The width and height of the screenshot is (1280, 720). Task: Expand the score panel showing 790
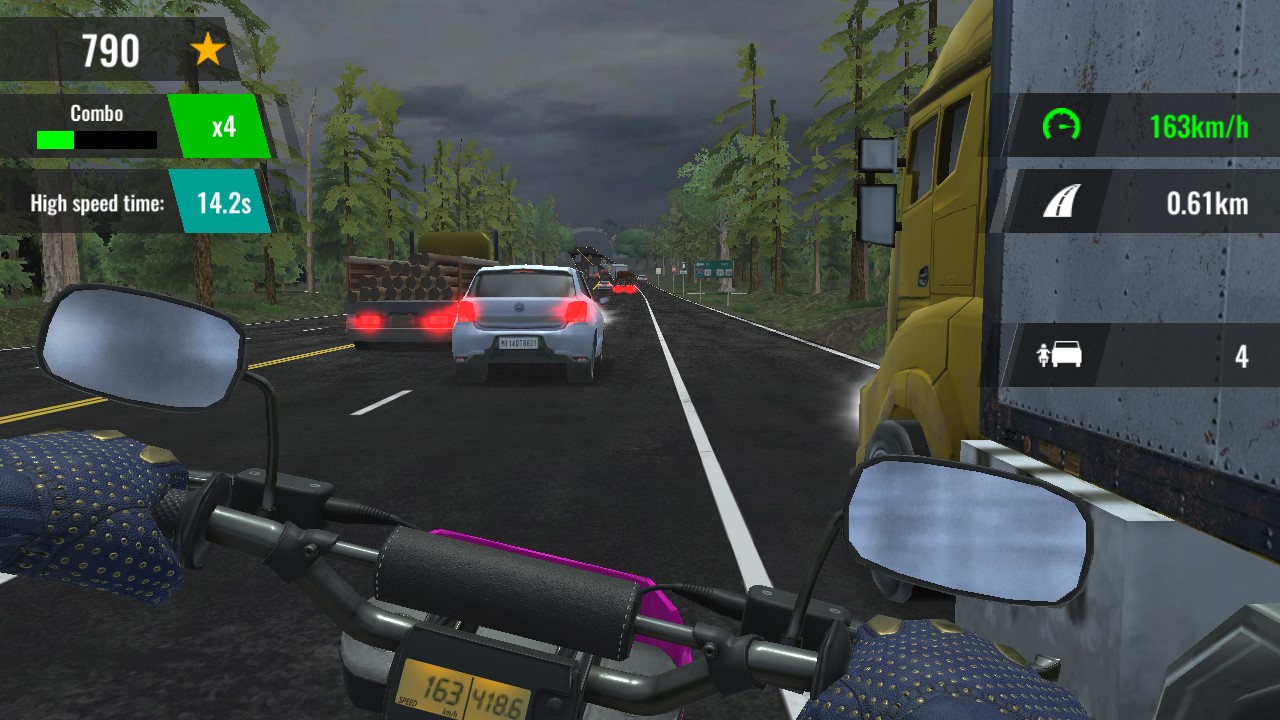click(x=113, y=49)
